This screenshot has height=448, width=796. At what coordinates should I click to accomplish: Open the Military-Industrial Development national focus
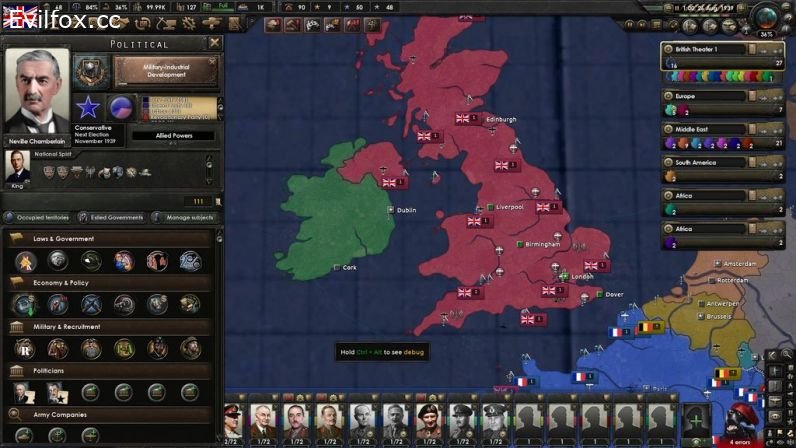(x=166, y=71)
